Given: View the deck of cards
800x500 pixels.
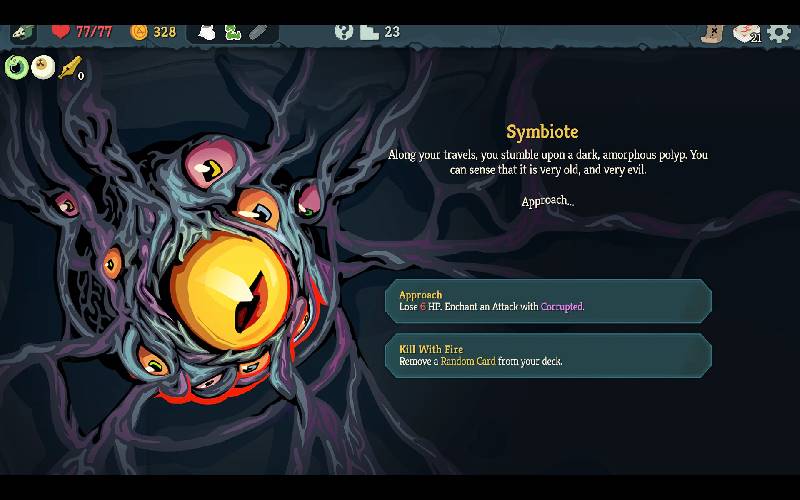Looking at the screenshot, I should click(x=745, y=32).
